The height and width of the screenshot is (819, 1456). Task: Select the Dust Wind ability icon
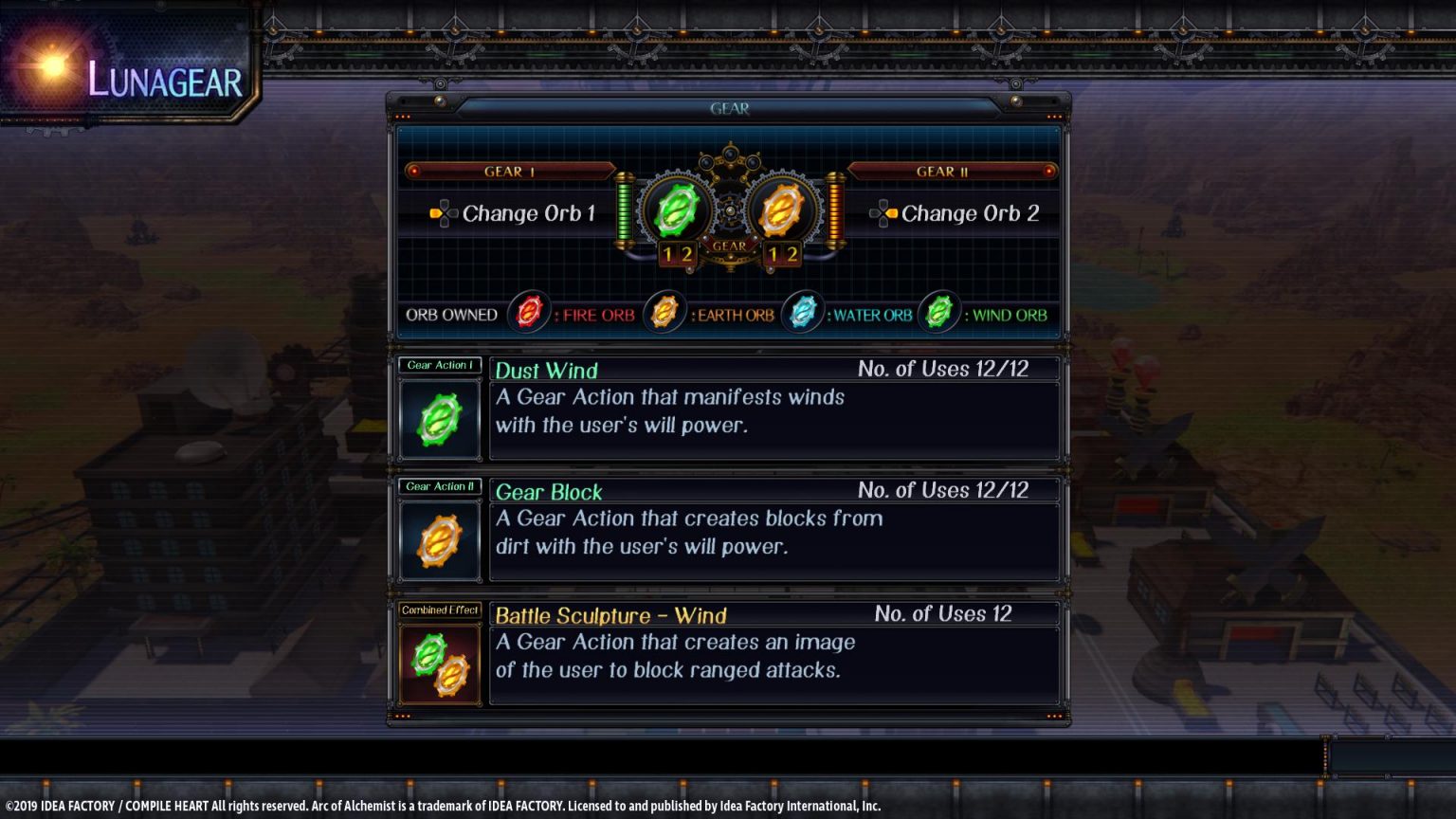[439, 418]
